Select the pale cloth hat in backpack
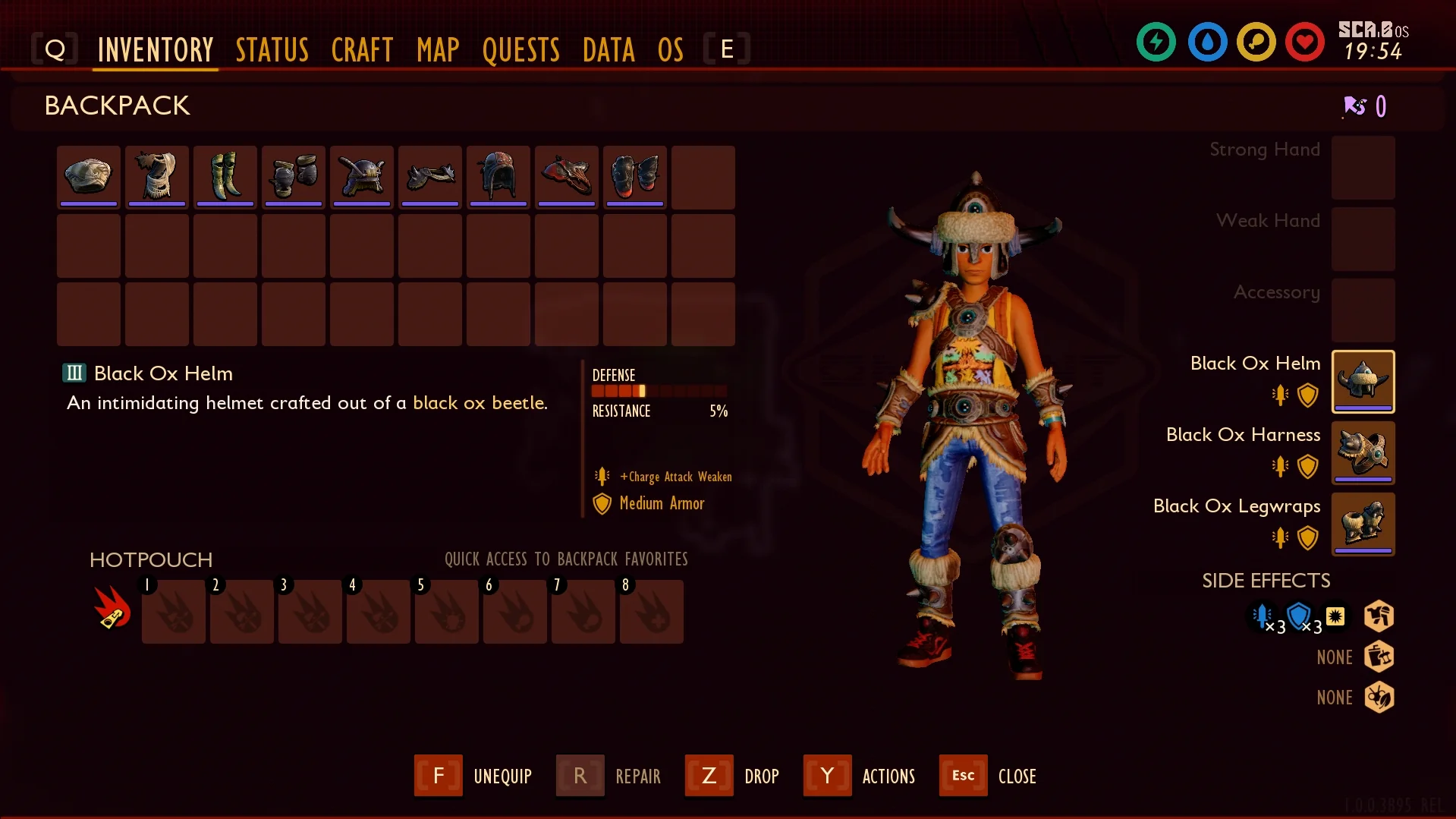The height and width of the screenshot is (819, 1456). tap(89, 176)
